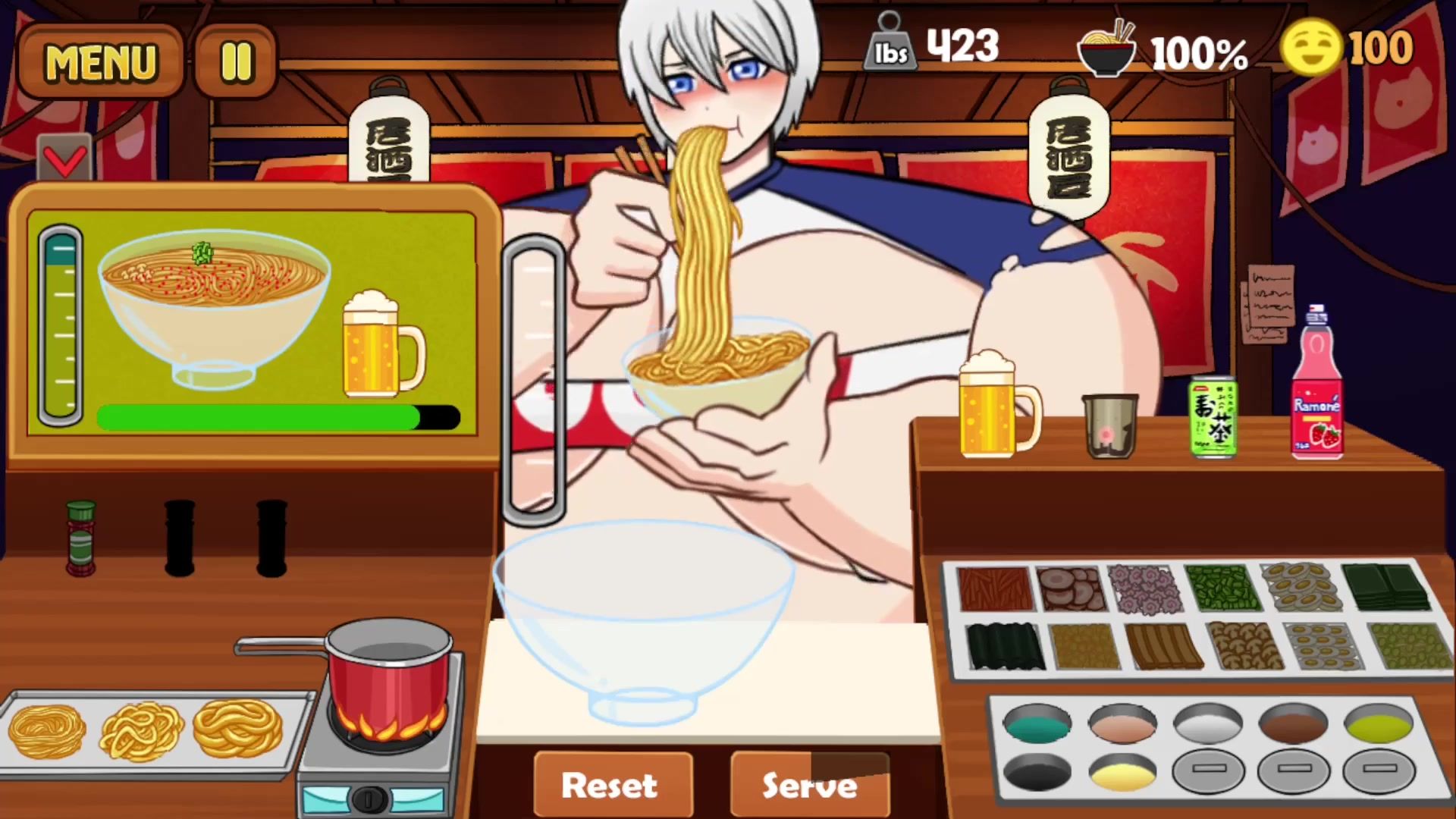Open the MENU button
The height and width of the screenshot is (819, 1456).
pyautogui.click(x=100, y=61)
